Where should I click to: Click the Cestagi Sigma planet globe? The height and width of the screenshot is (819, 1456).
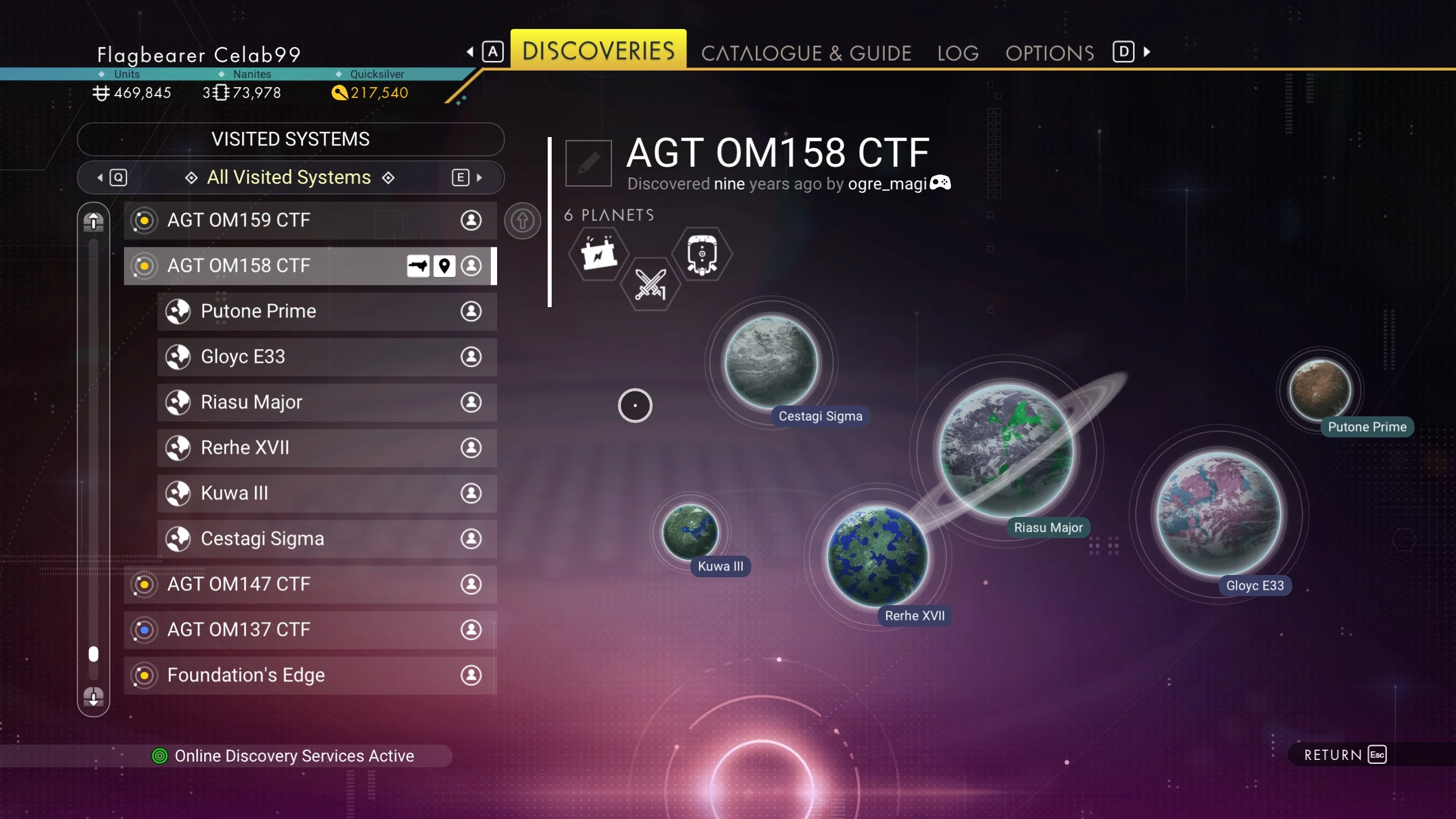click(772, 362)
